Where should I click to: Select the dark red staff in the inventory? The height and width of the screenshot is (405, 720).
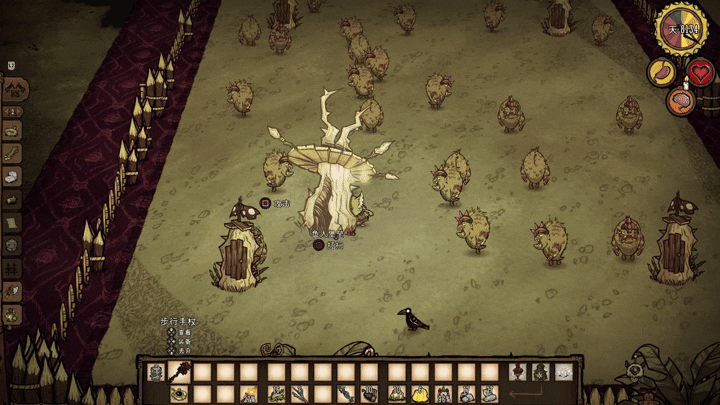click(x=181, y=372)
